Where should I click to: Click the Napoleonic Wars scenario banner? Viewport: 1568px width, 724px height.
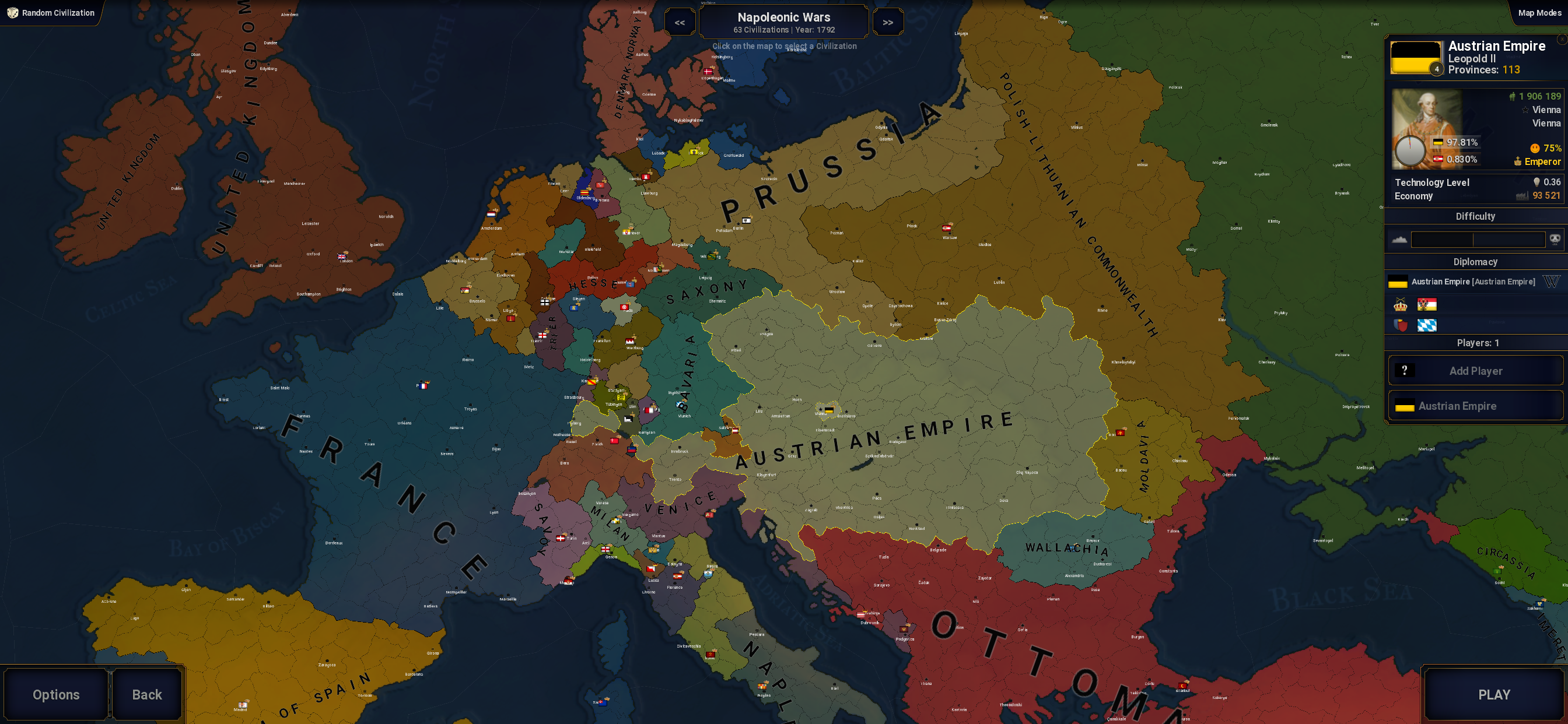[x=783, y=22]
